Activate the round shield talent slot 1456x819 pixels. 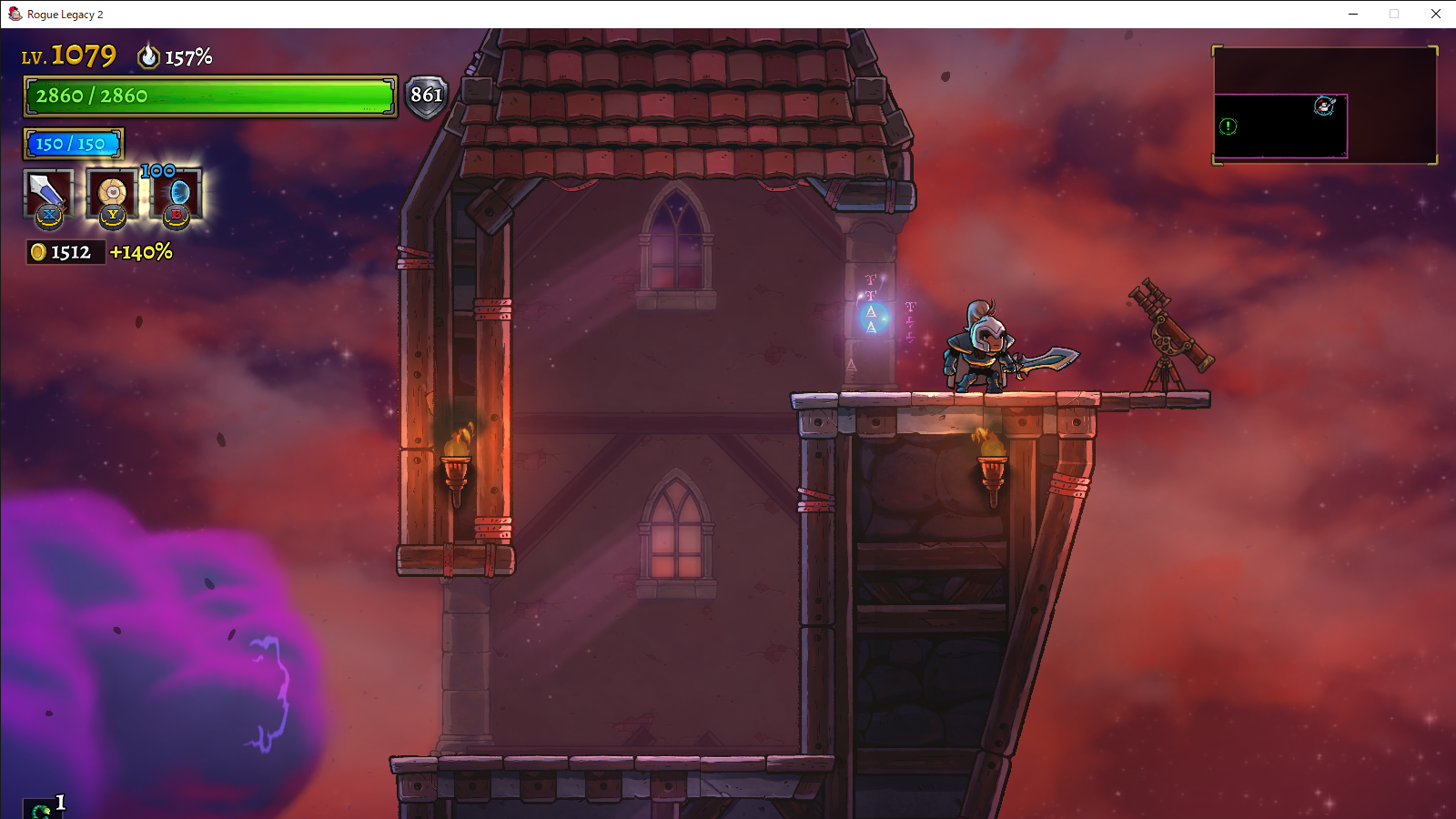tap(112, 193)
